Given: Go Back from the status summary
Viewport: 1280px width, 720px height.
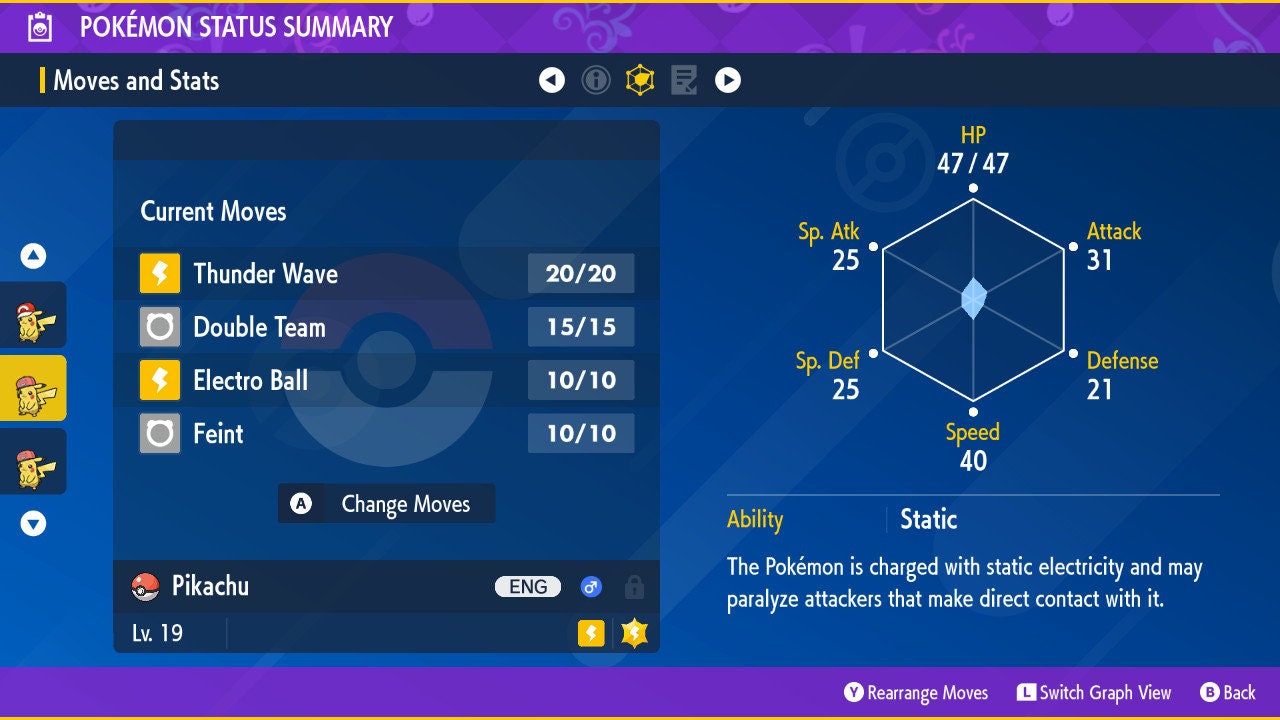Looking at the screenshot, I should click(1228, 692).
